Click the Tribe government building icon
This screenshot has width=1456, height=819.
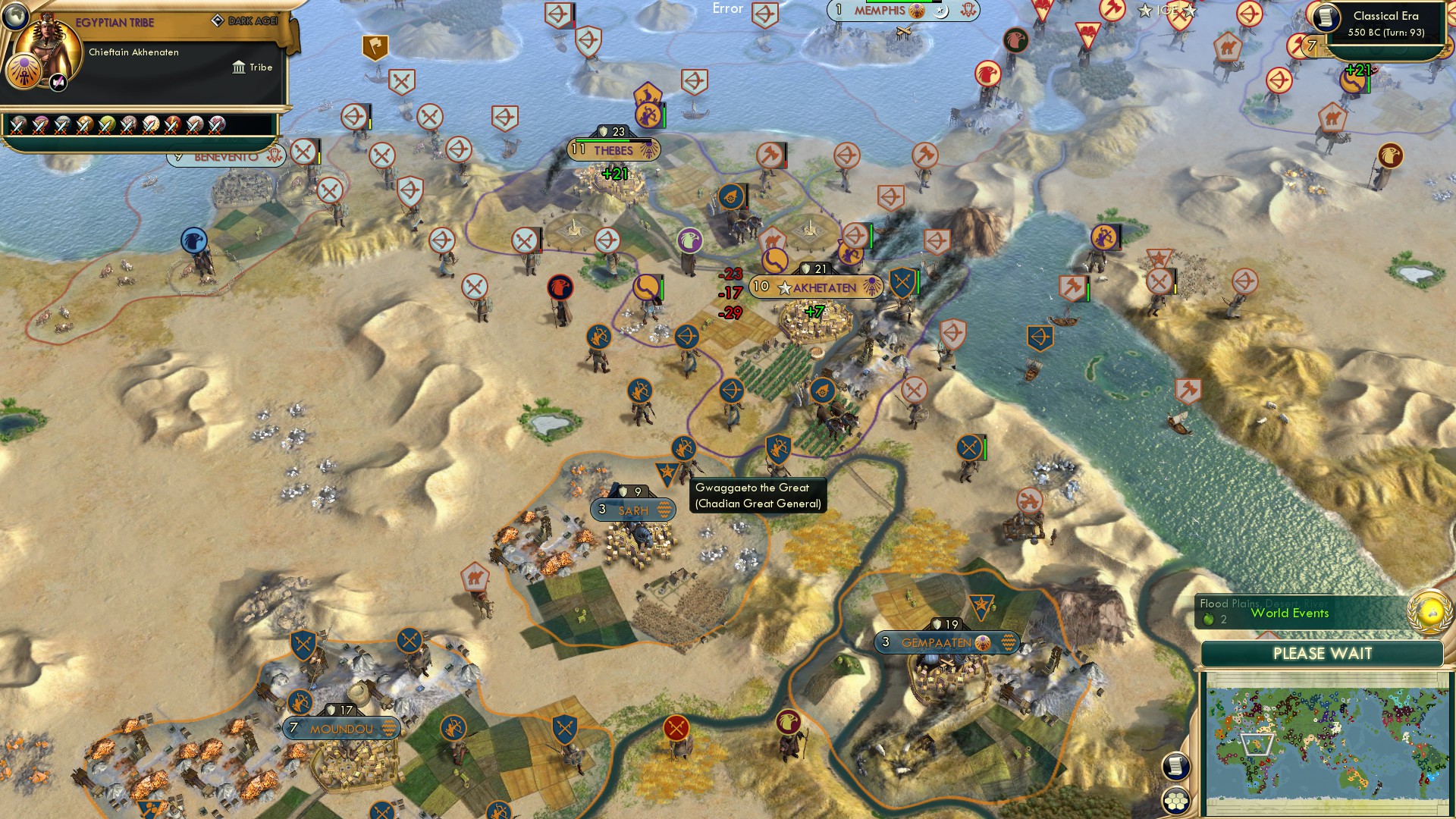239,67
